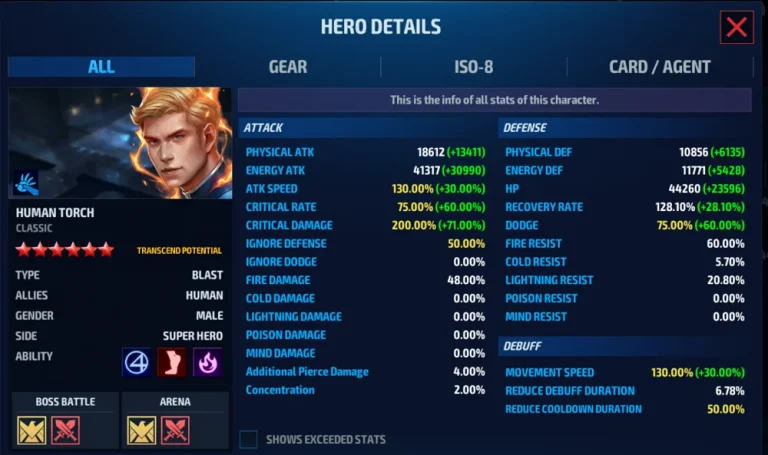Switch to the ALL tab

pos(101,67)
